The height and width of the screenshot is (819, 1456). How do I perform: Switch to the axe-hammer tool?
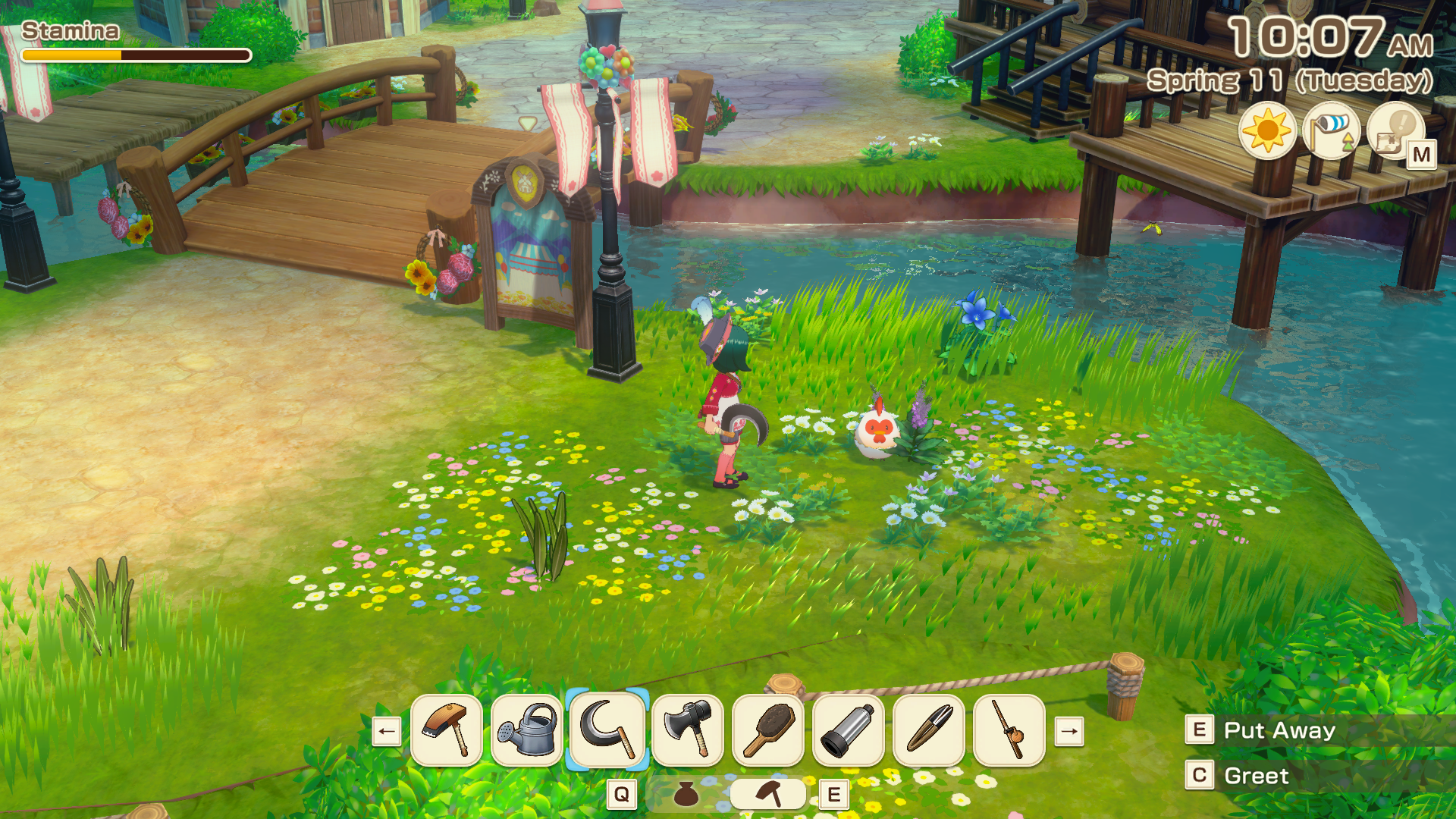[x=688, y=730]
